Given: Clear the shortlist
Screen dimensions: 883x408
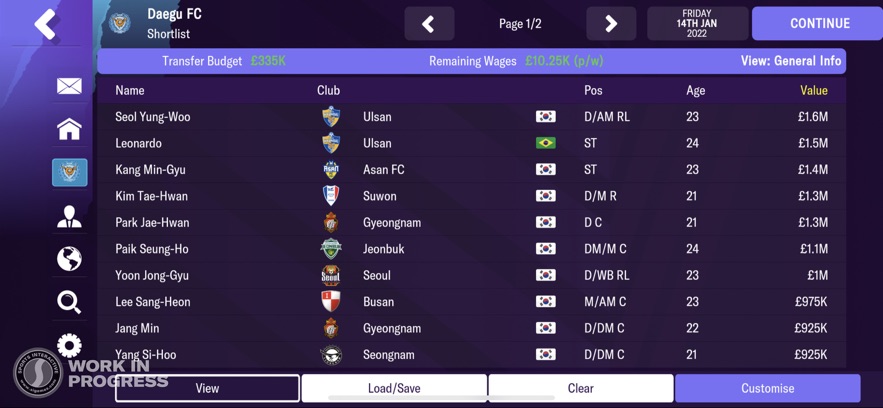Looking at the screenshot, I should (581, 388).
